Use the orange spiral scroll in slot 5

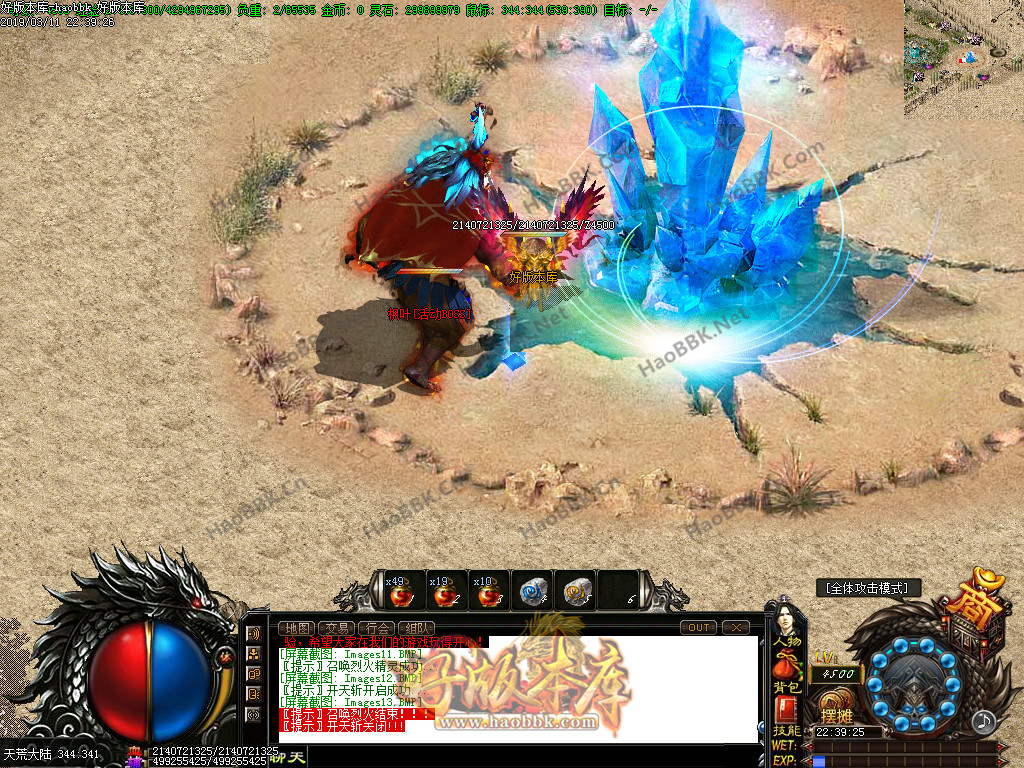click(574, 592)
